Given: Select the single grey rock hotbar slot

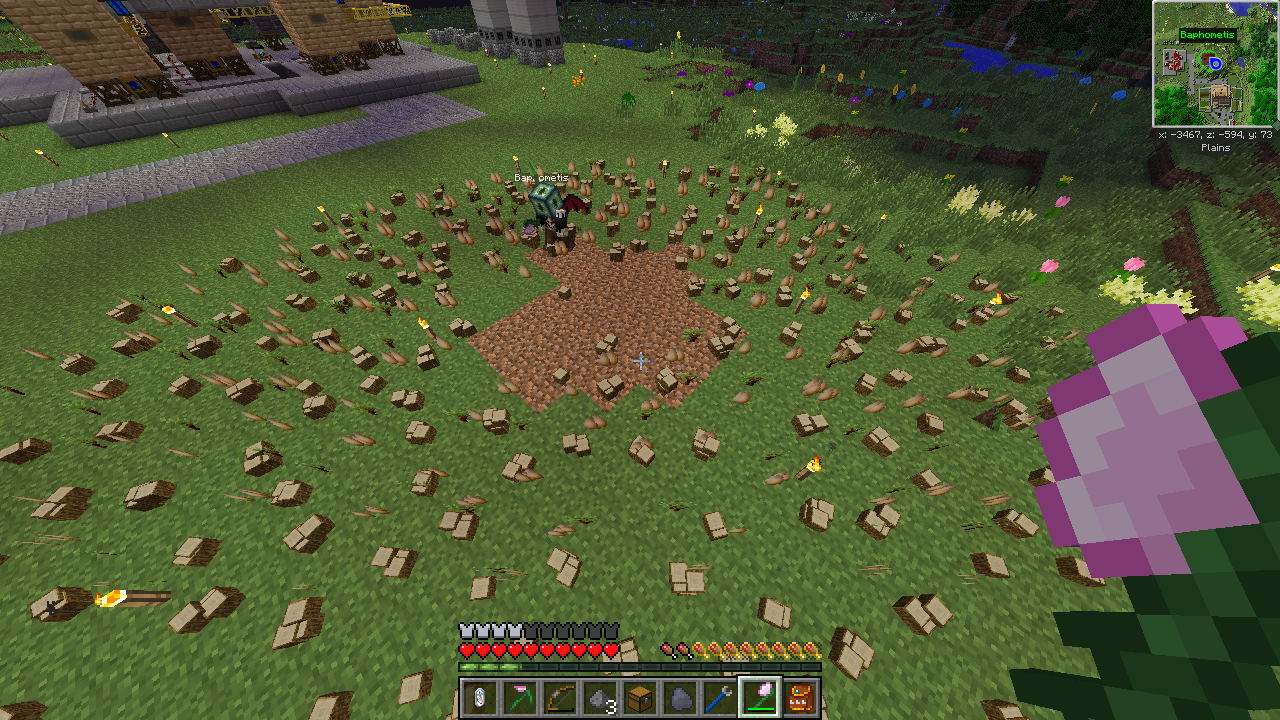Looking at the screenshot, I should pos(680,698).
